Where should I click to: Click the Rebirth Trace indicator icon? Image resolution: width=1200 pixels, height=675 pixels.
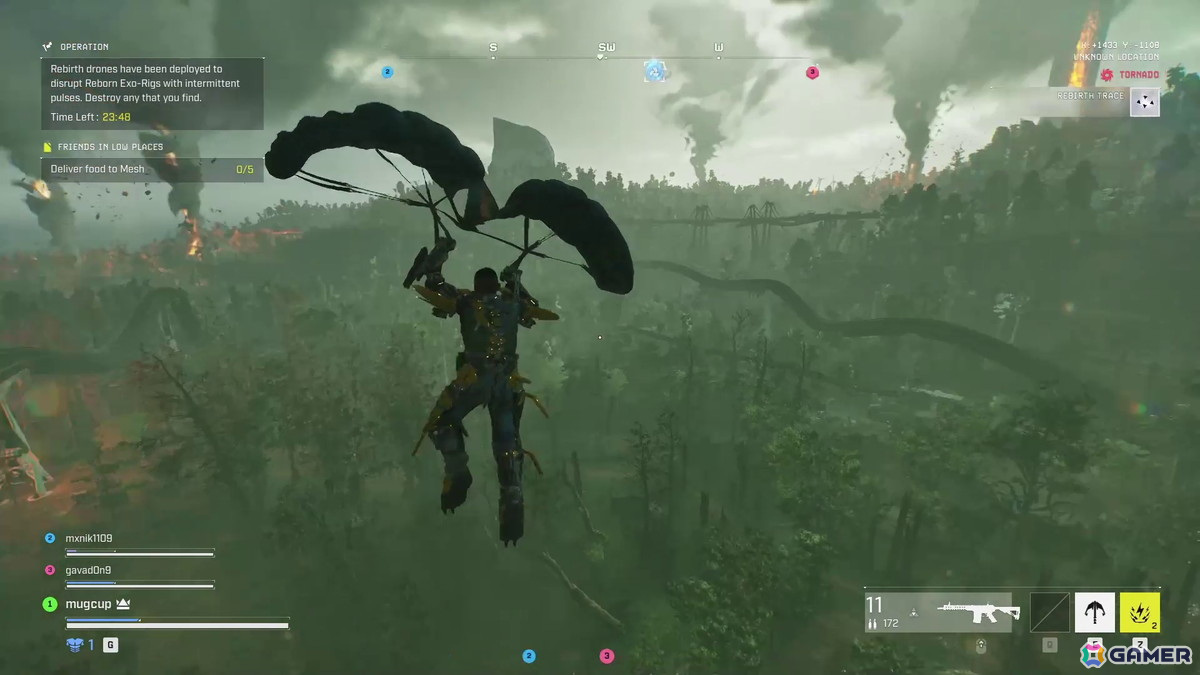pos(1146,101)
